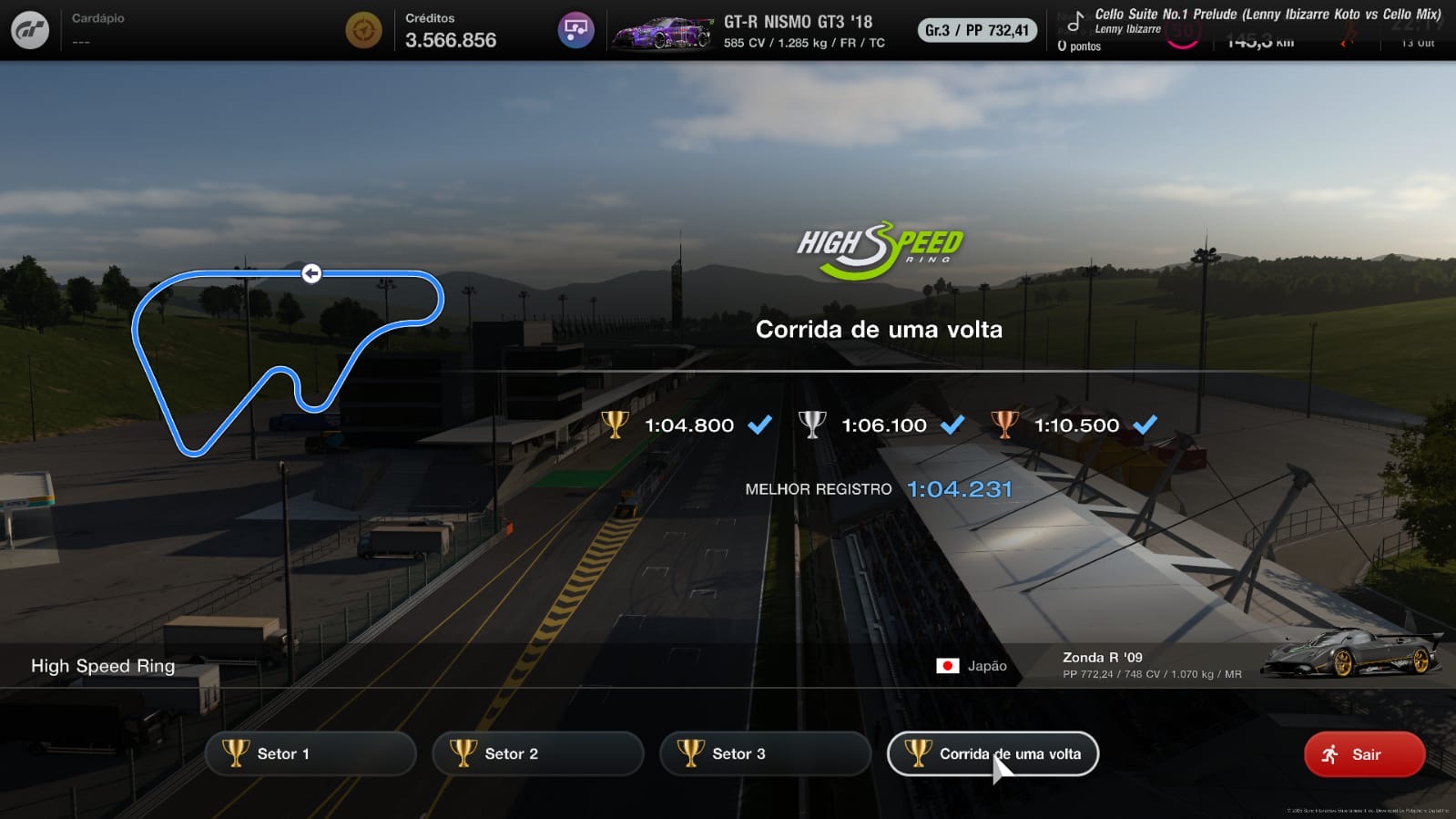Click the silver trophy for 1:06.100 target
This screenshot has width=1456, height=819.
[x=812, y=424]
